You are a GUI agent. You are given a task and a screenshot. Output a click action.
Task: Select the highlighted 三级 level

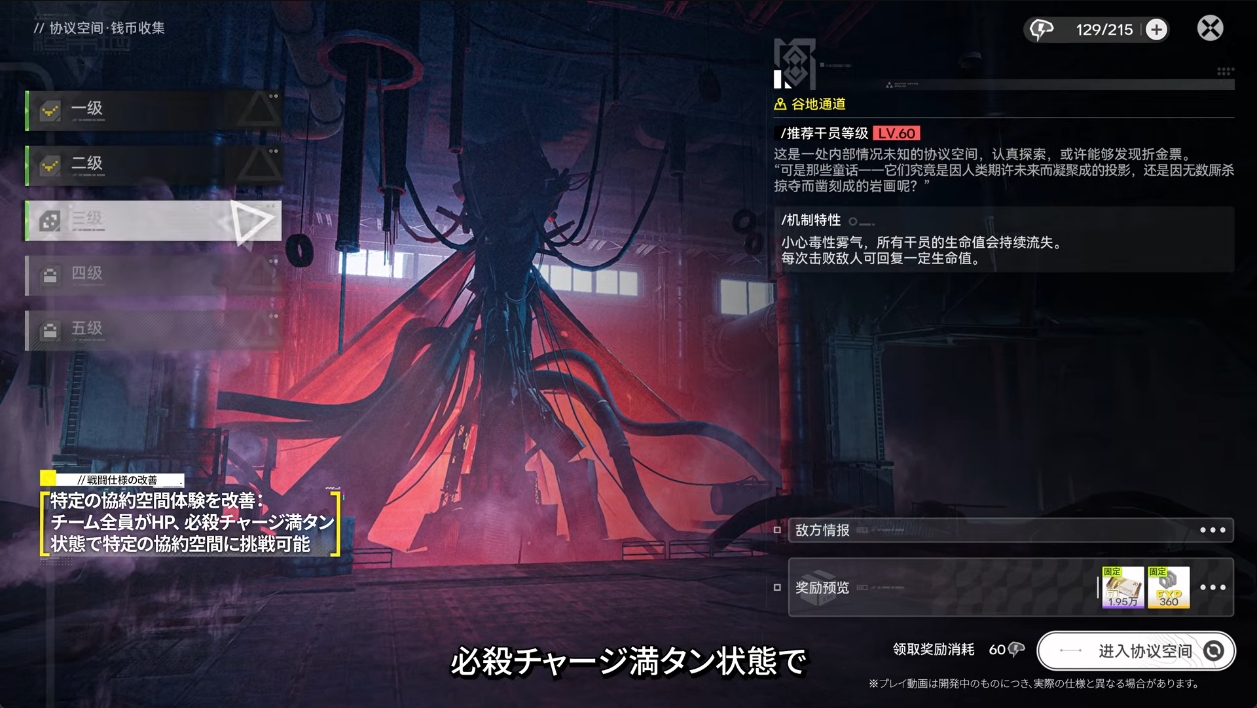tap(152, 220)
